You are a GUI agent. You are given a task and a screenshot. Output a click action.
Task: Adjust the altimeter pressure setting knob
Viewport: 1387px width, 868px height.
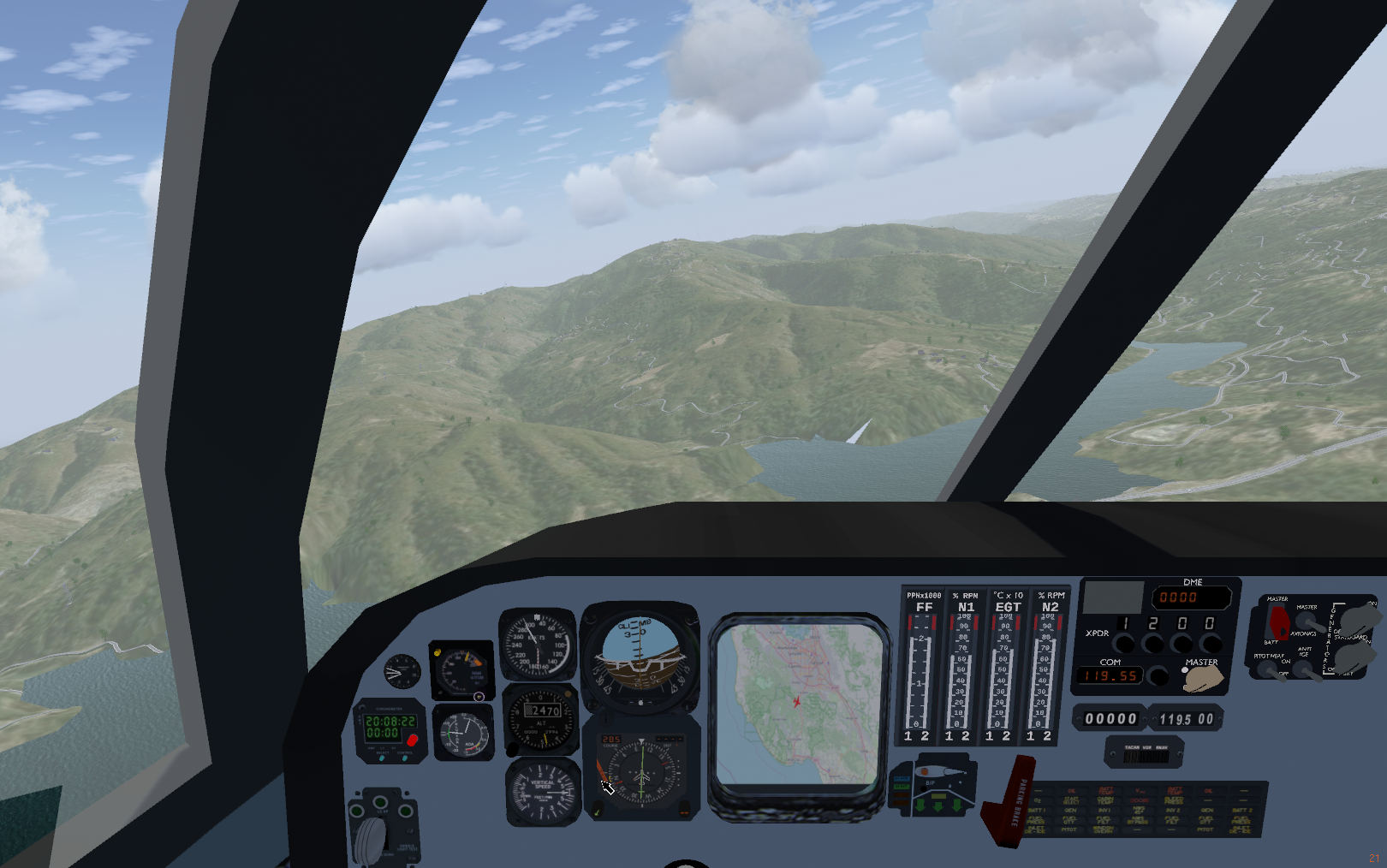coord(514,748)
